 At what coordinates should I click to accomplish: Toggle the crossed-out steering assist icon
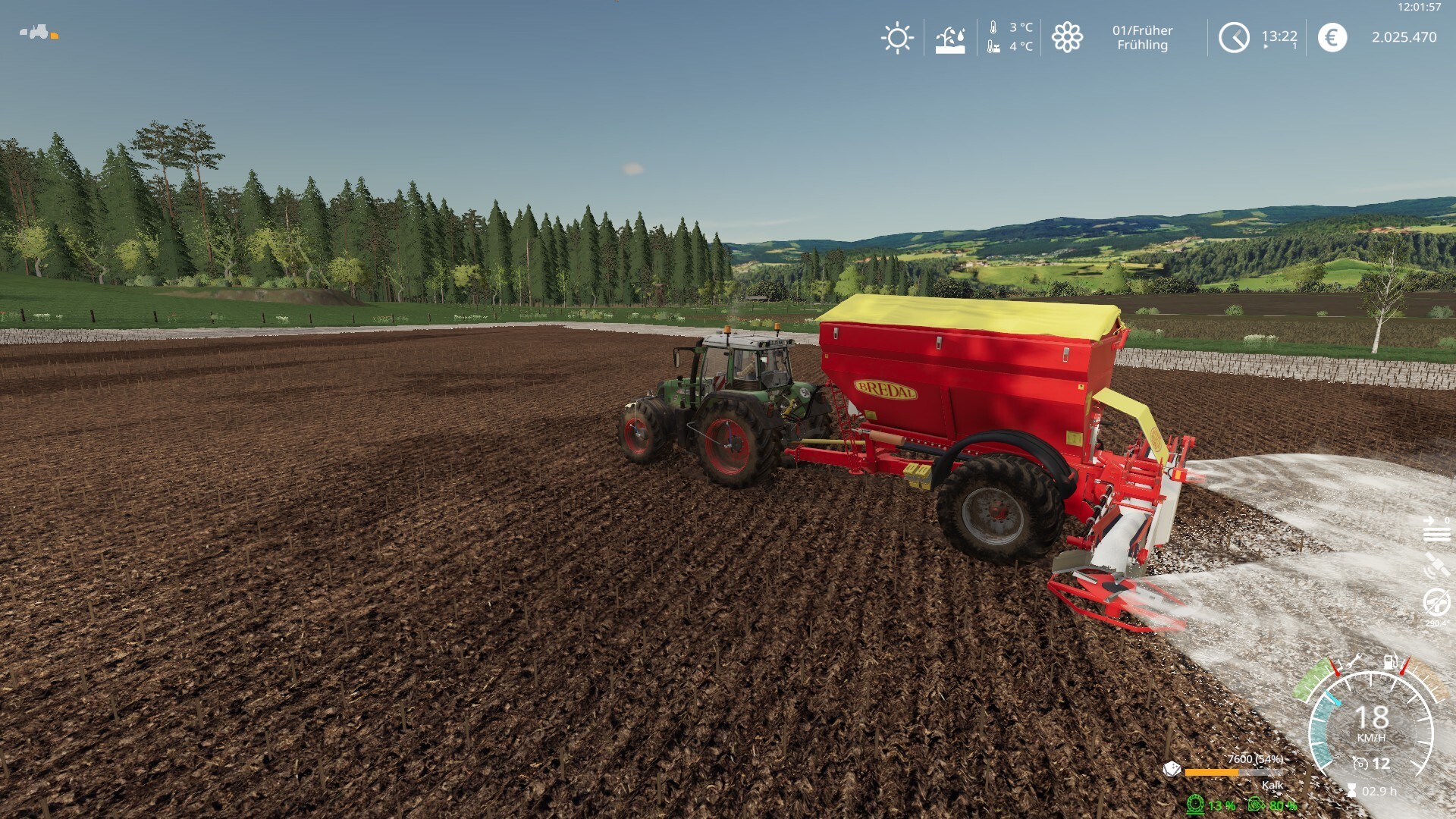pos(1436,603)
